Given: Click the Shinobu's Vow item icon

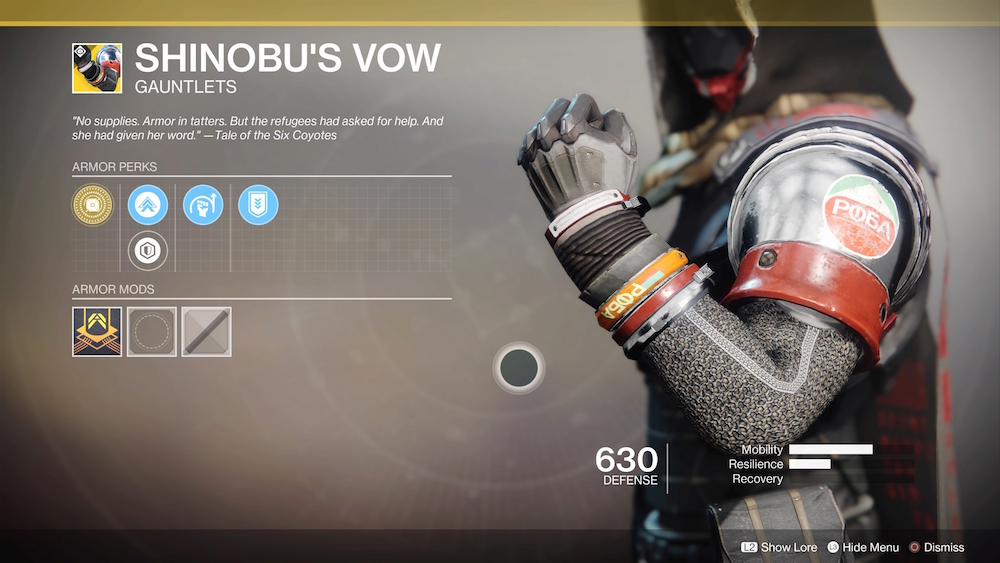Looking at the screenshot, I should coord(97,68).
